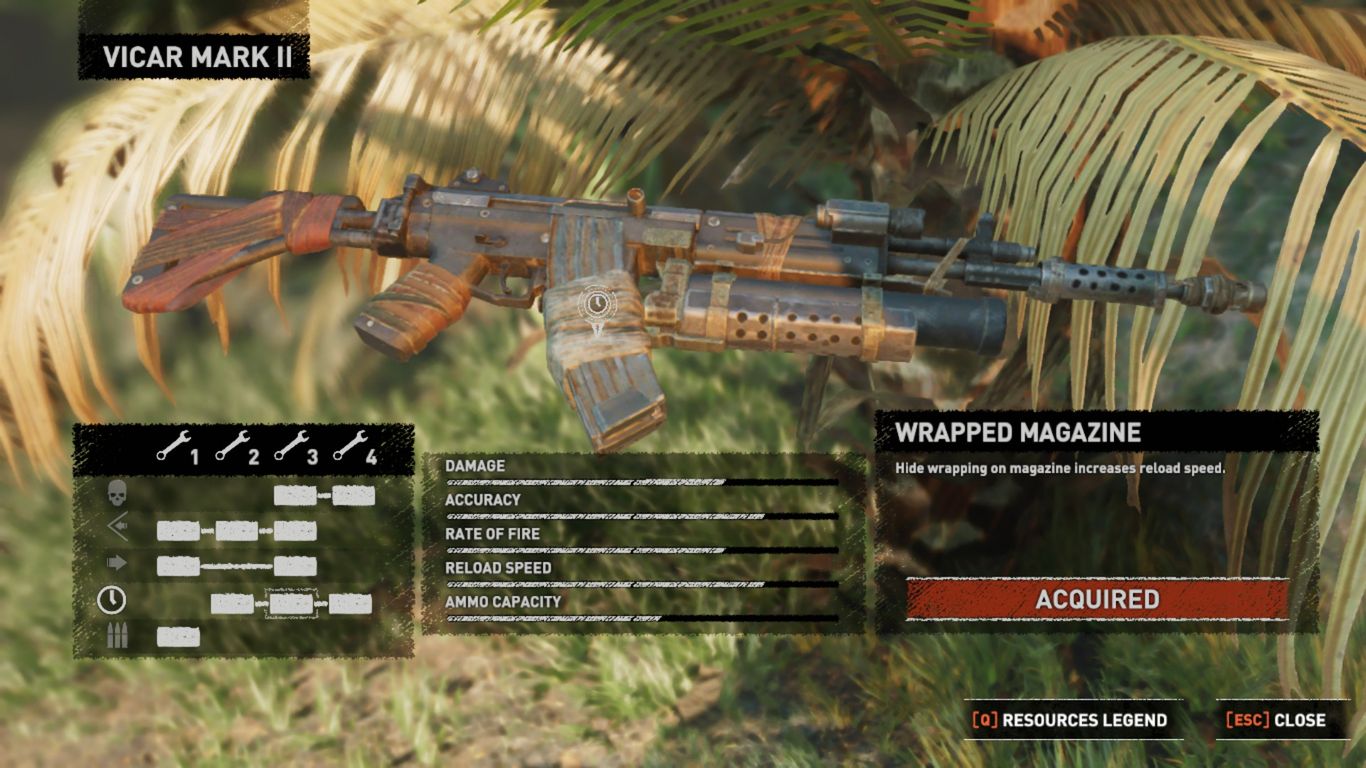1366x768 pixels.
Task: Close the weapon upgrade screen
Action: [x=1275, y=720]
